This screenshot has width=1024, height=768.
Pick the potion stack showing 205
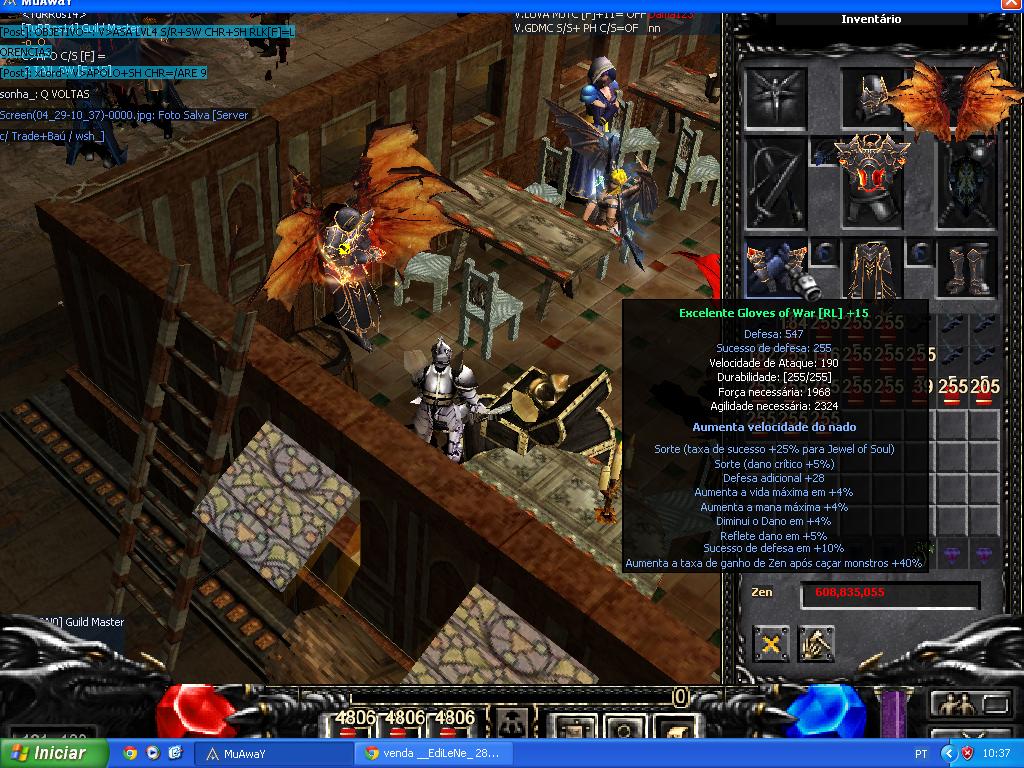pyautogui.click(x=984, y=388)
